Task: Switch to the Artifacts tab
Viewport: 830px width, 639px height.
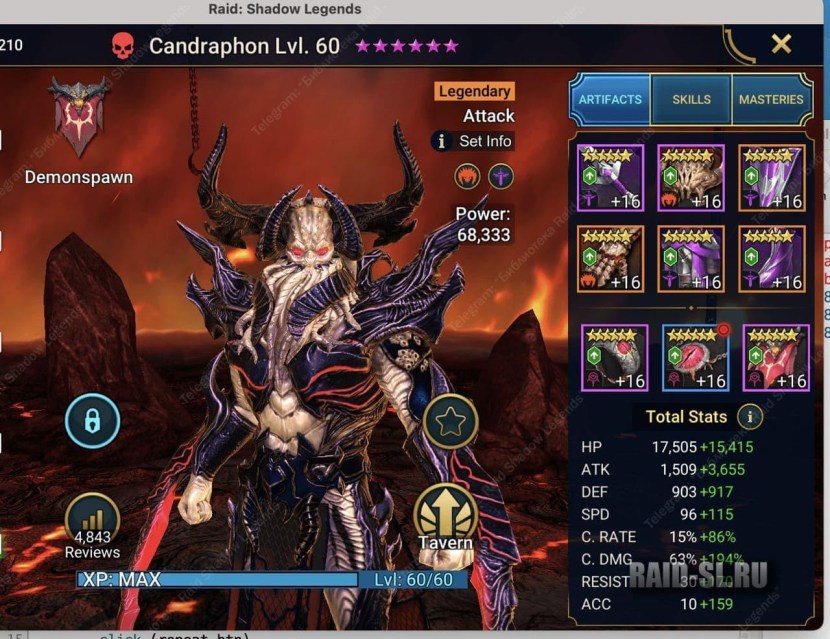Action: coord(610,99)
